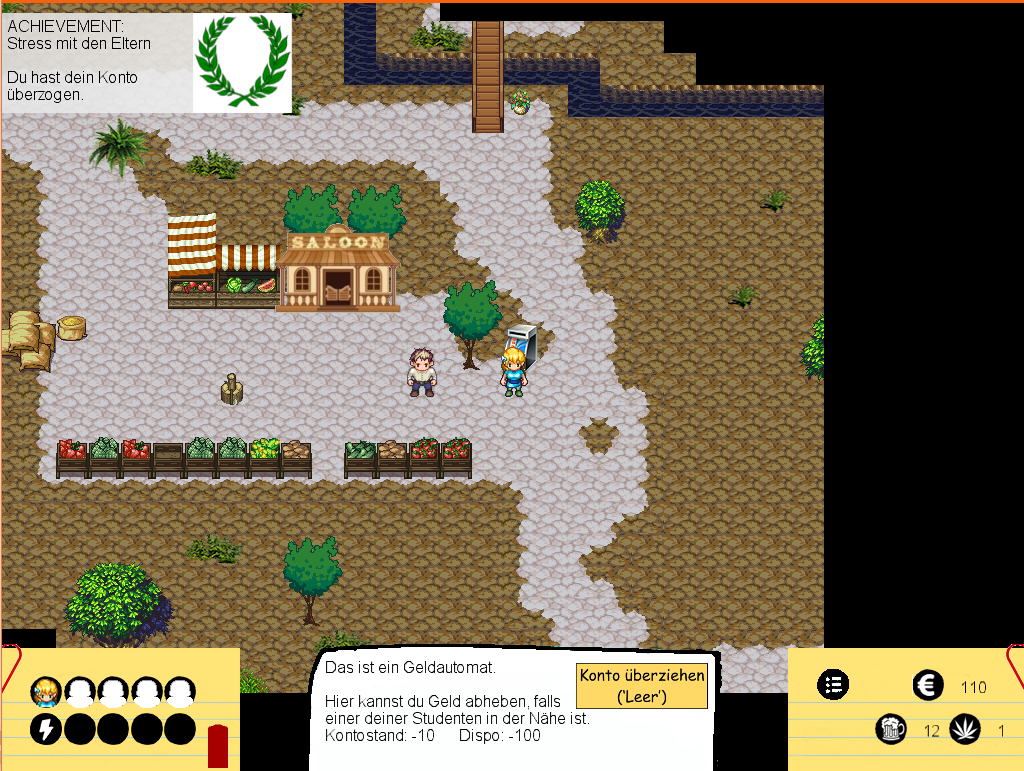This screenshot has width=1024, height=771.
Task: Click the laurel wreath achievement badge
Action: click(x=242, y=62)
